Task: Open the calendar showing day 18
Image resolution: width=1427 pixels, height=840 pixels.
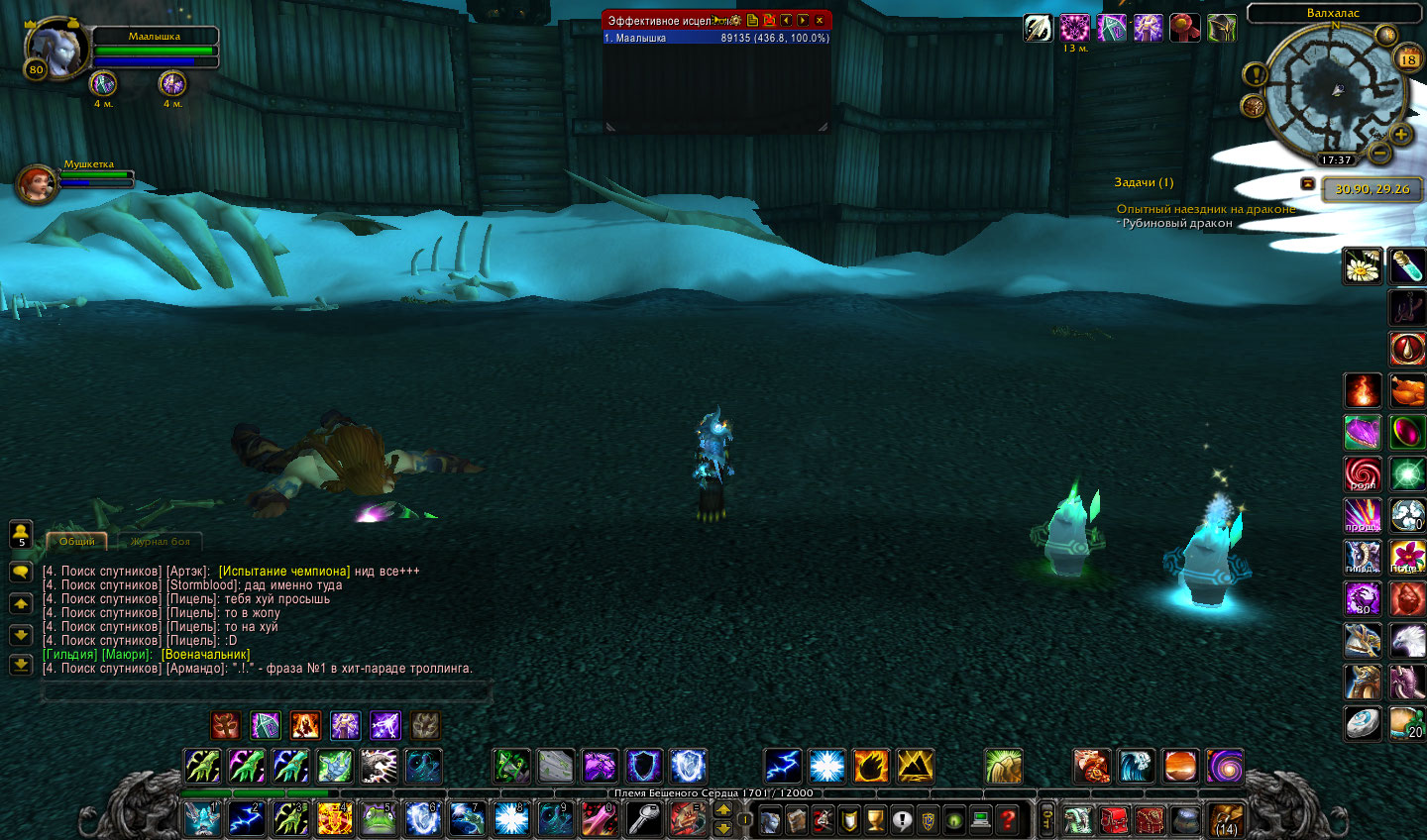Action: [x=1407, y=59]
